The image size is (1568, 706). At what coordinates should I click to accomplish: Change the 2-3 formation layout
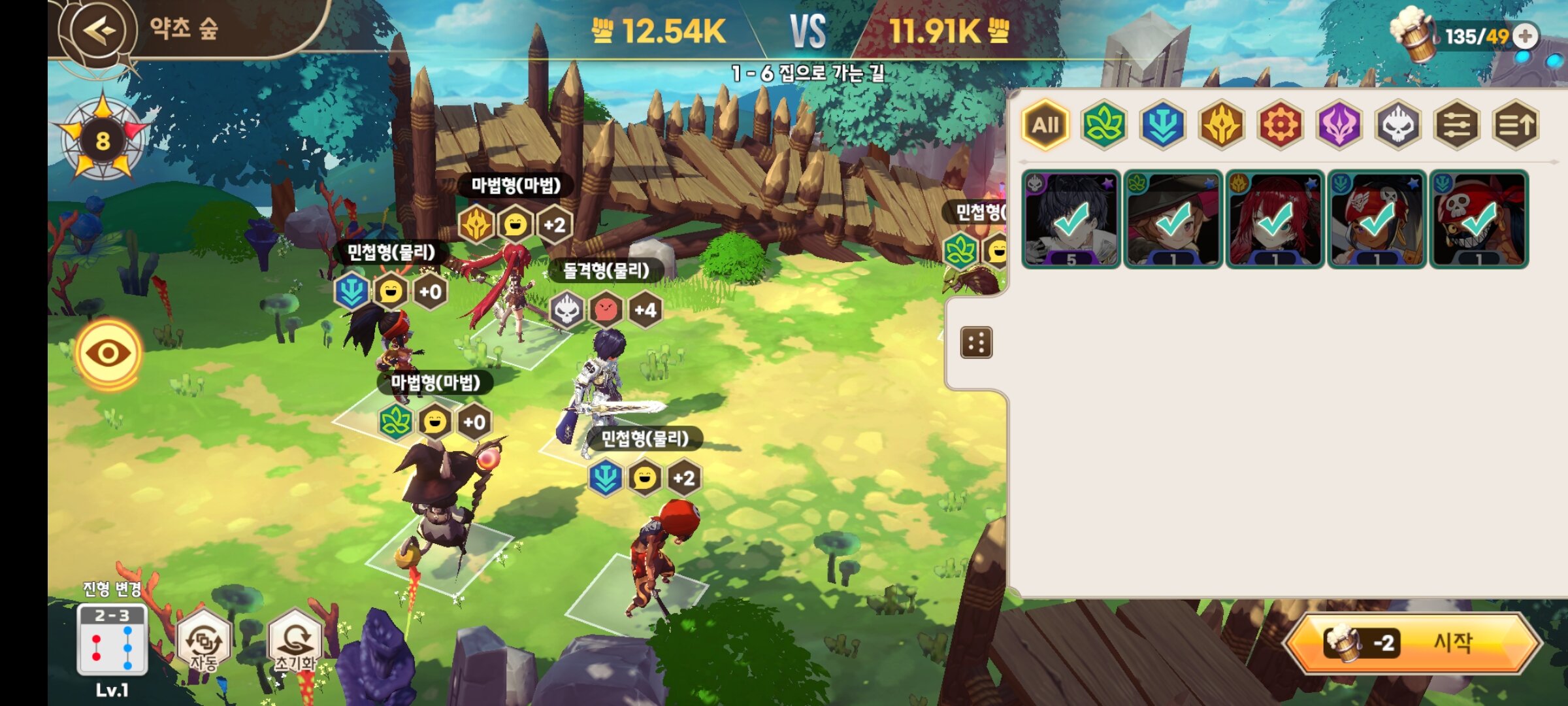(x=112, y=640)
